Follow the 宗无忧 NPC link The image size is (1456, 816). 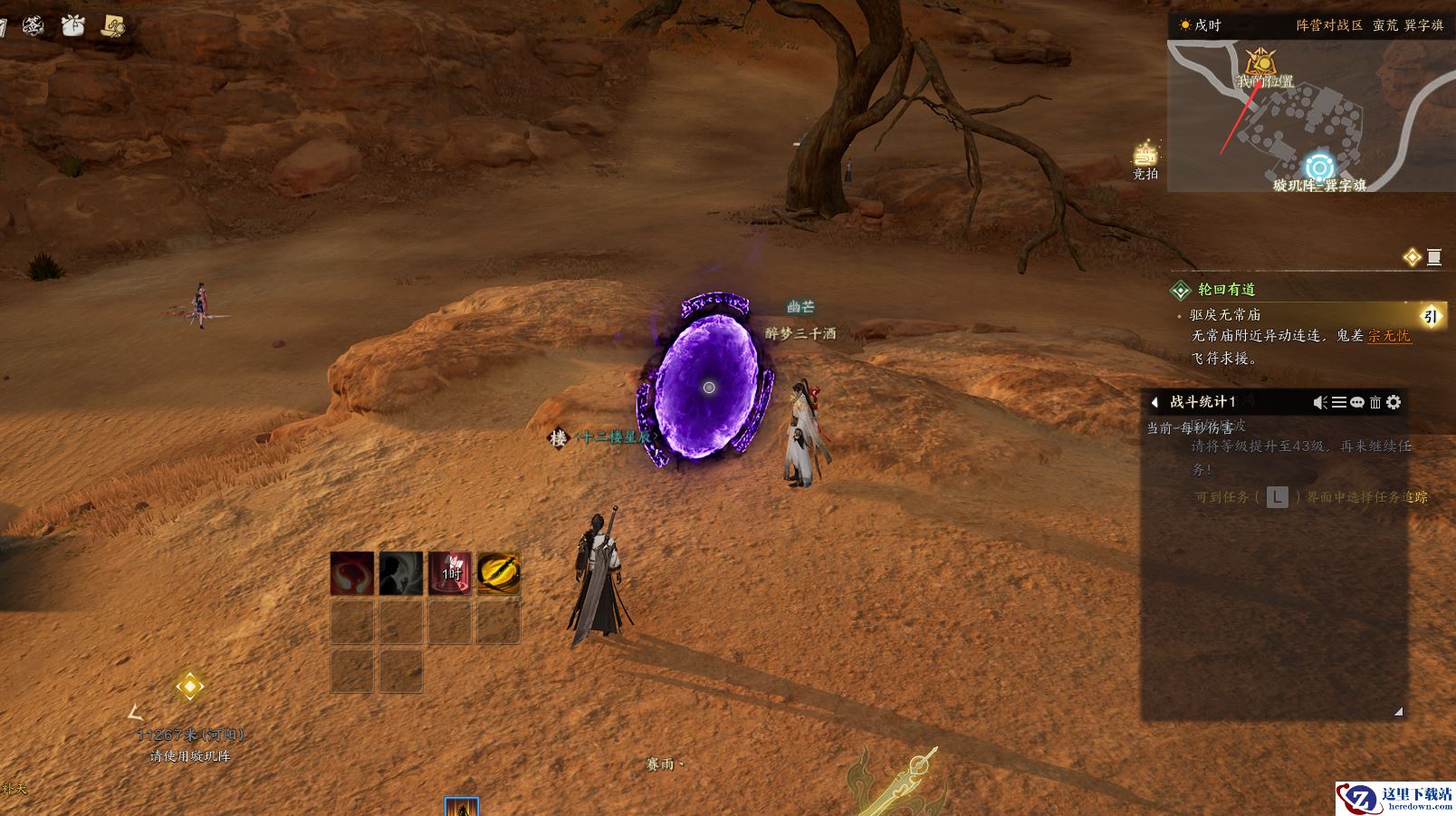point(1389,336)
